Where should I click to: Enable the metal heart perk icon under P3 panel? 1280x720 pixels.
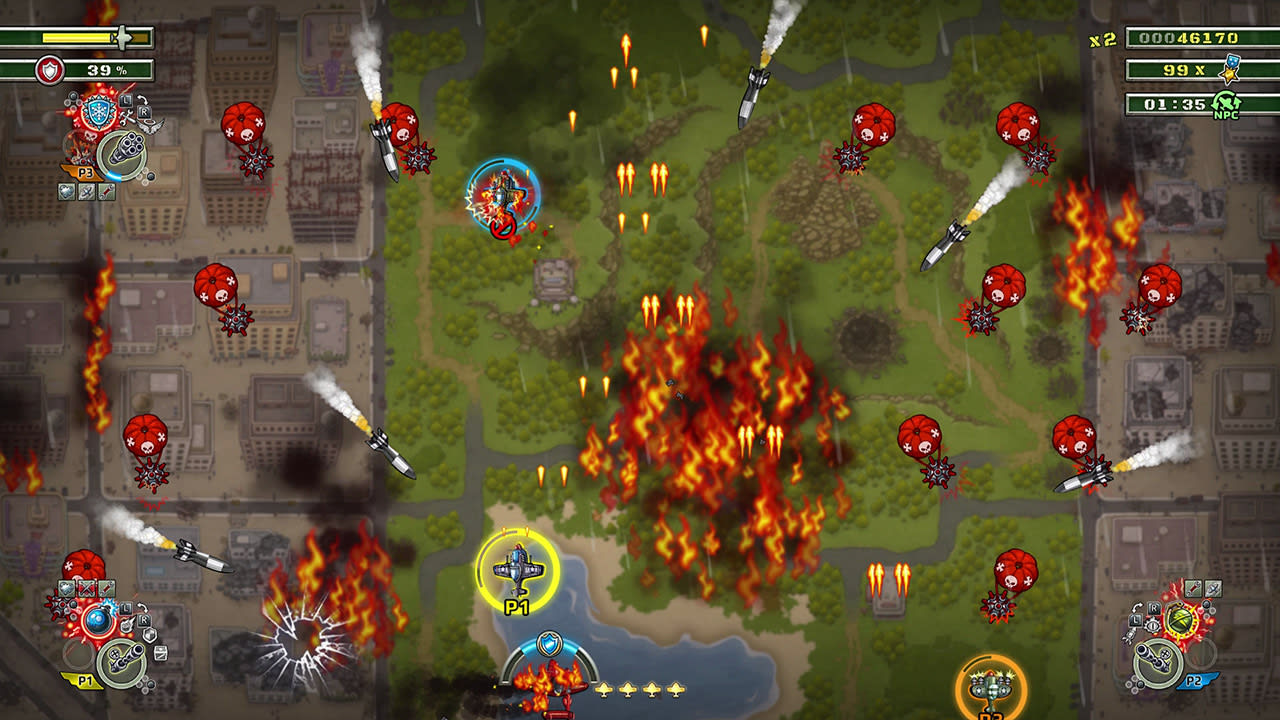click(x=67, y=192)
